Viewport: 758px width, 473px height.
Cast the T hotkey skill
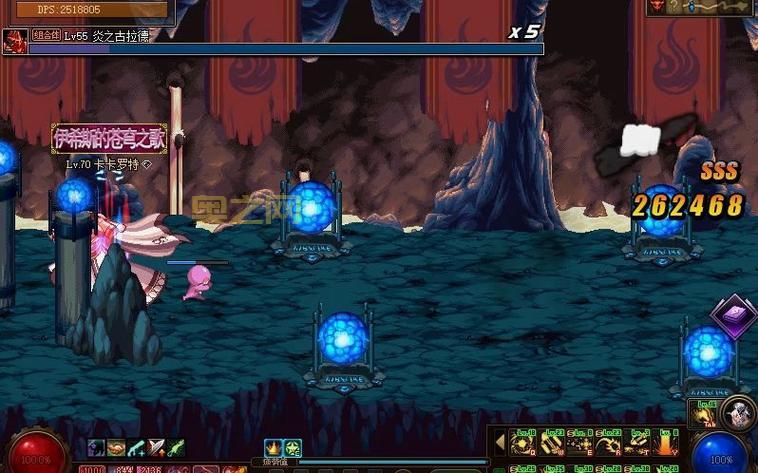coord(638,442)
